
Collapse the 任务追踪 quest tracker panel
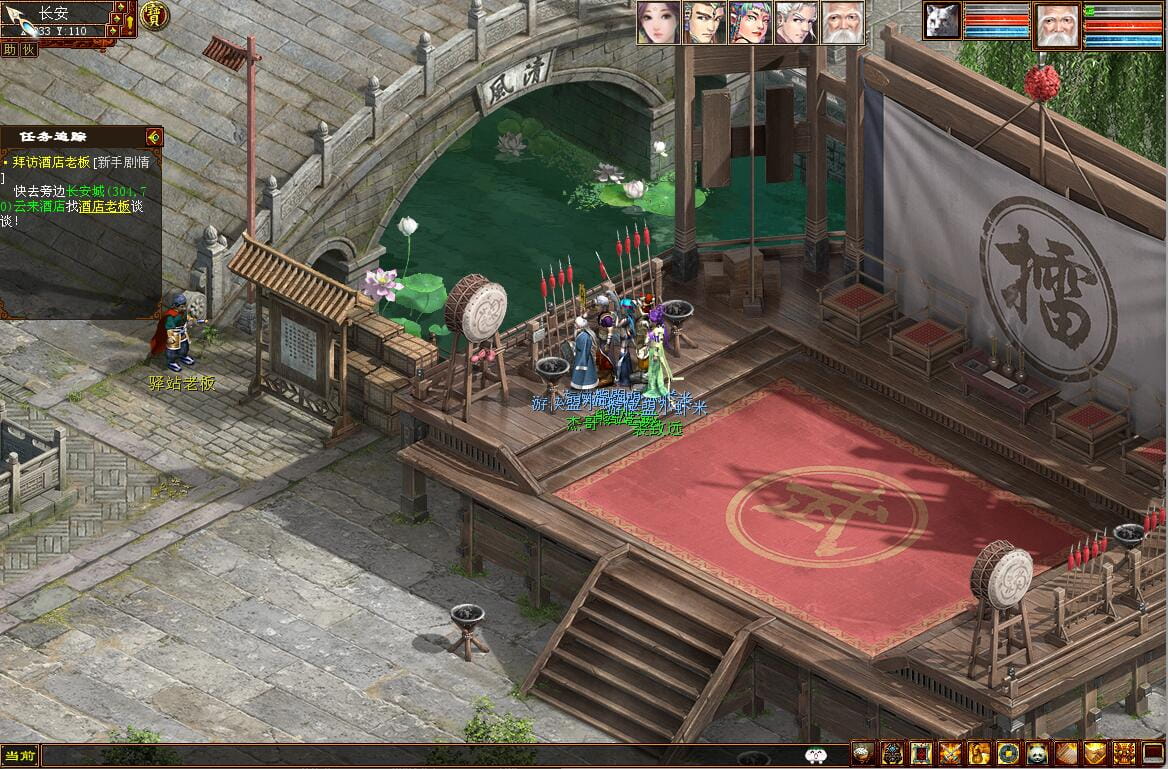tap(153, 136)
